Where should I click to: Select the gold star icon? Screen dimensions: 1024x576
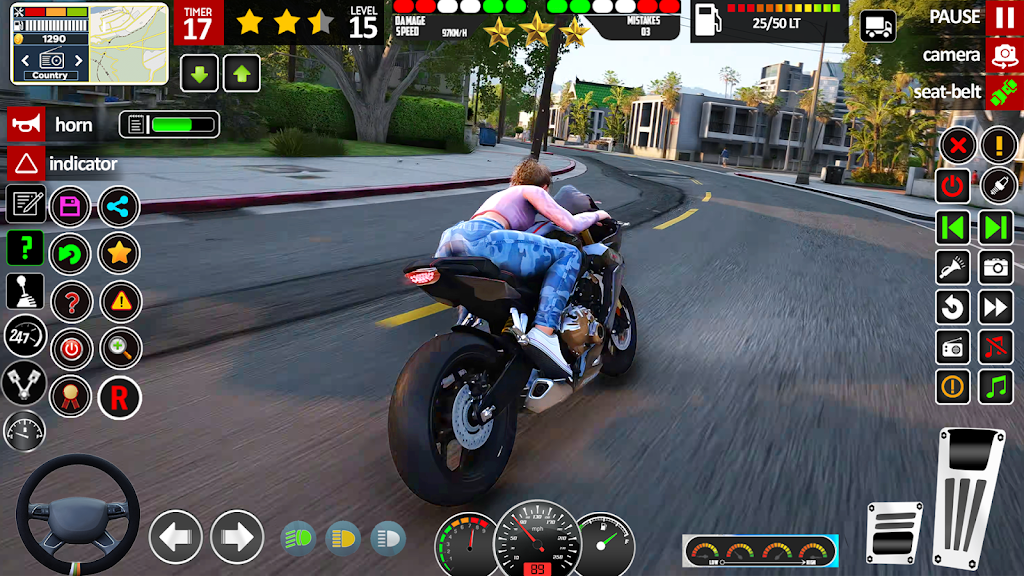119,254
